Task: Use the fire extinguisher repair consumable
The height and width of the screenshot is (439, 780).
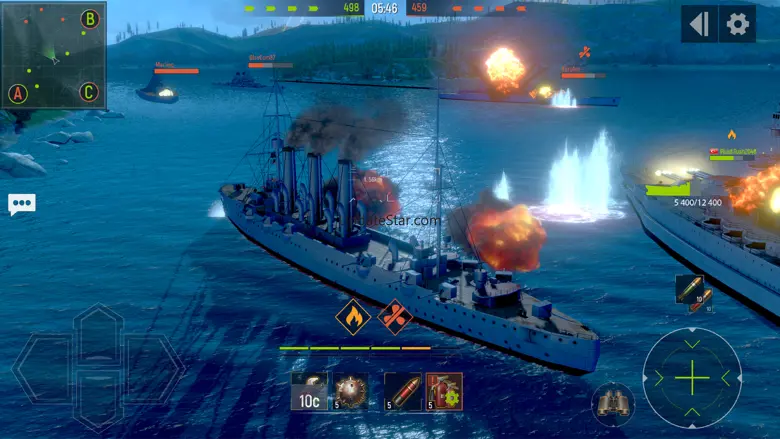Action: [x=443, y=391]
